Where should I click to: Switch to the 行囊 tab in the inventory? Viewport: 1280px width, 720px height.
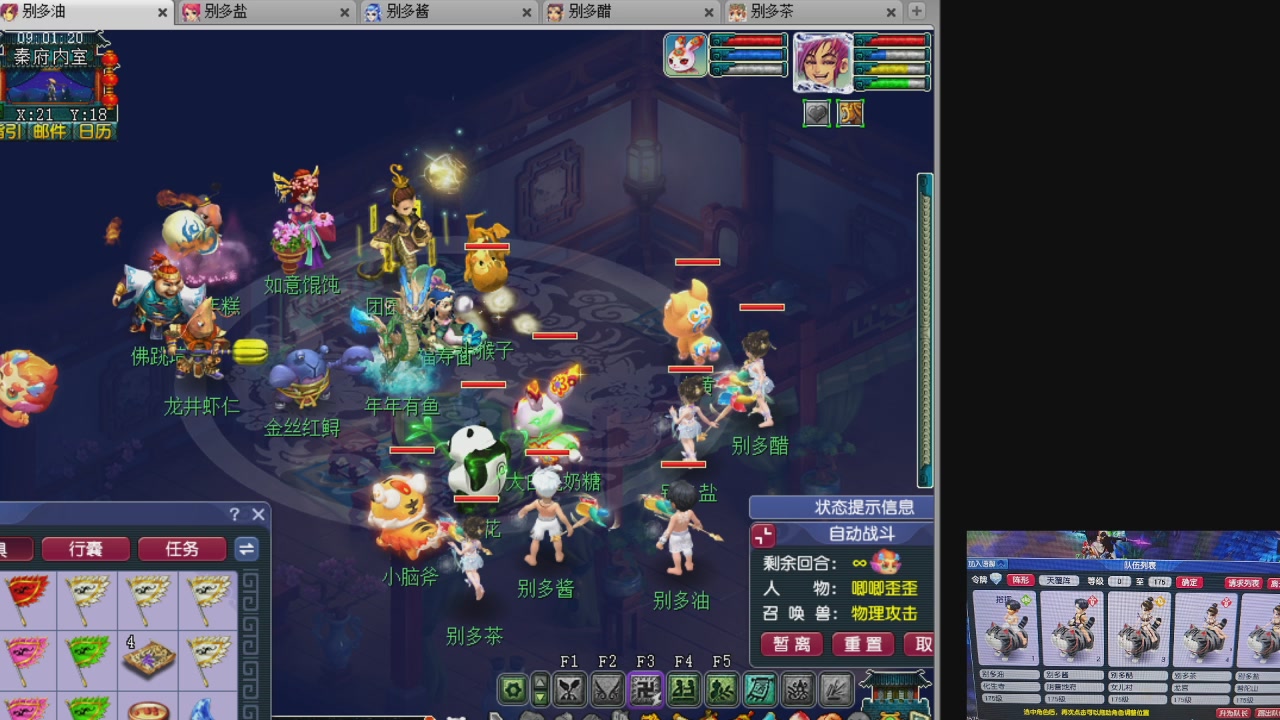(86, 550)
